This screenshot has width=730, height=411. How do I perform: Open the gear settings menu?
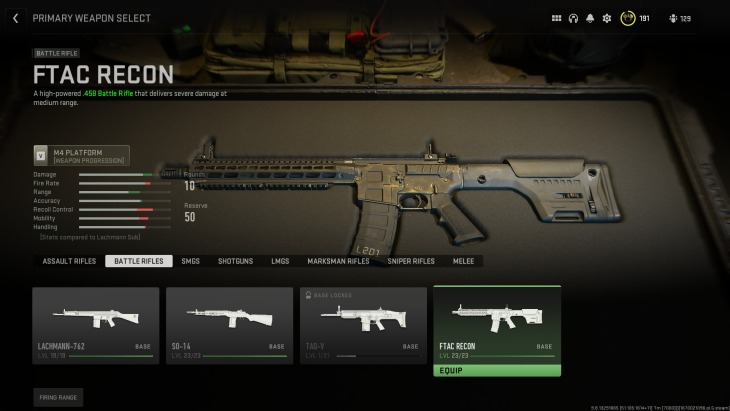pyautogui.click(x=606, y=18)
